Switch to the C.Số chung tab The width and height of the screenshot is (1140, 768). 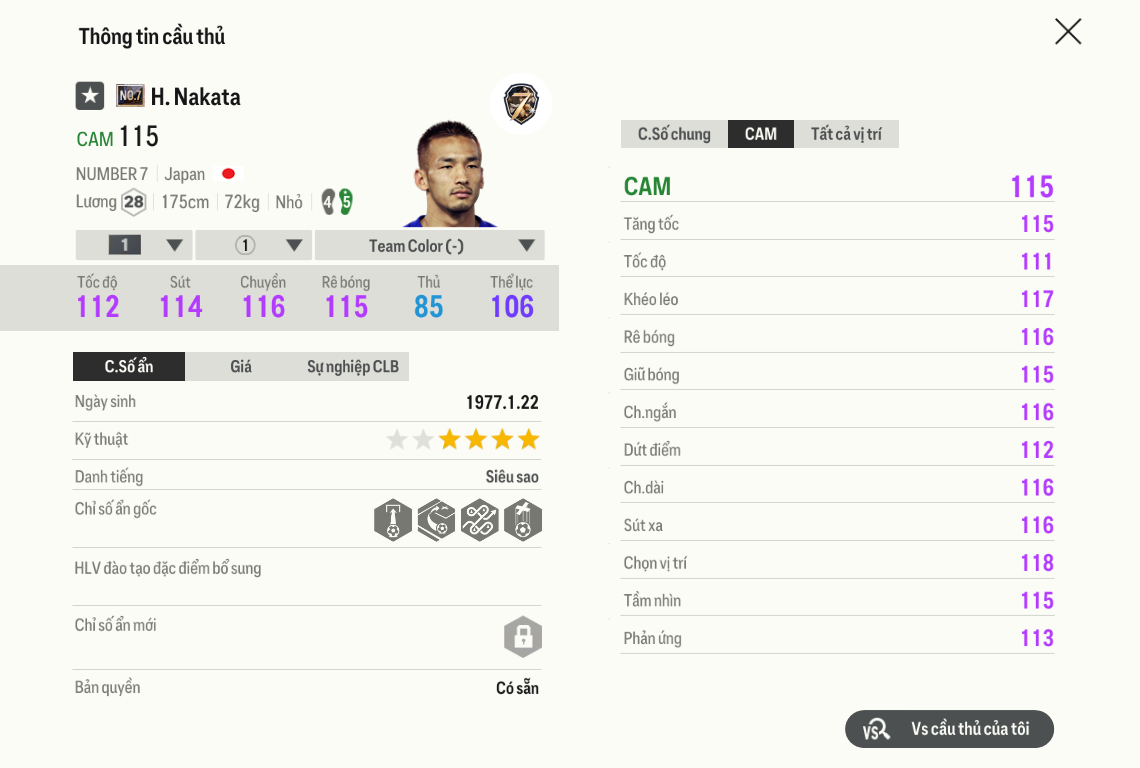[674, 134]
